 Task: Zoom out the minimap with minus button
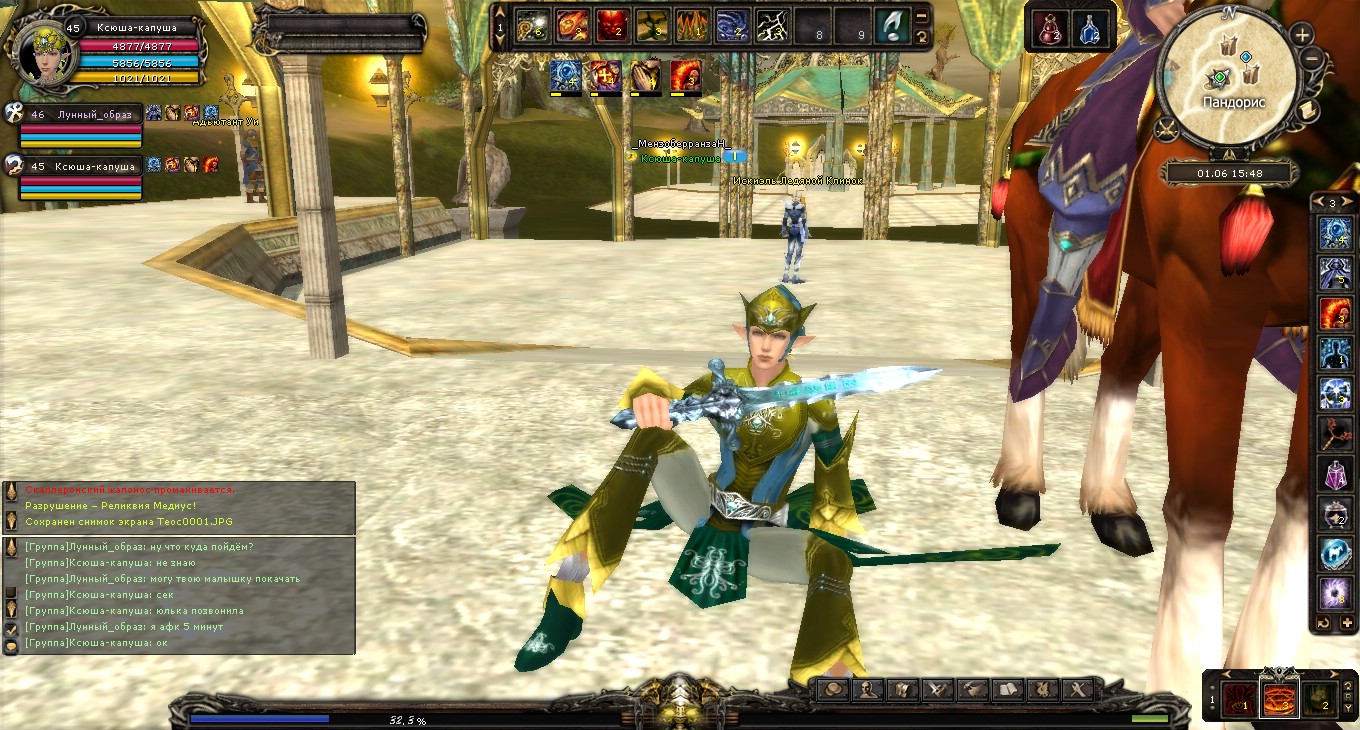pos(1313,59)
